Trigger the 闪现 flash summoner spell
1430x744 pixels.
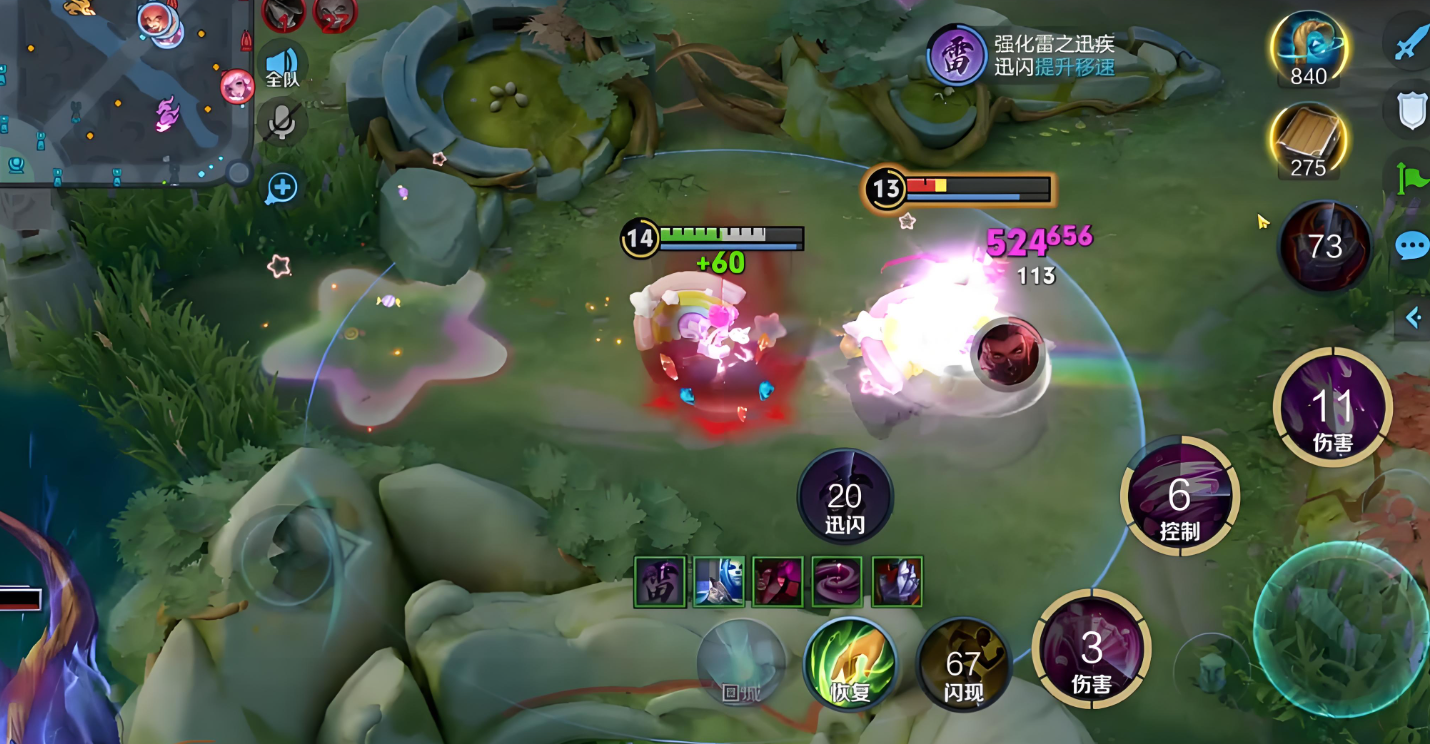click(x=963, y=664)
